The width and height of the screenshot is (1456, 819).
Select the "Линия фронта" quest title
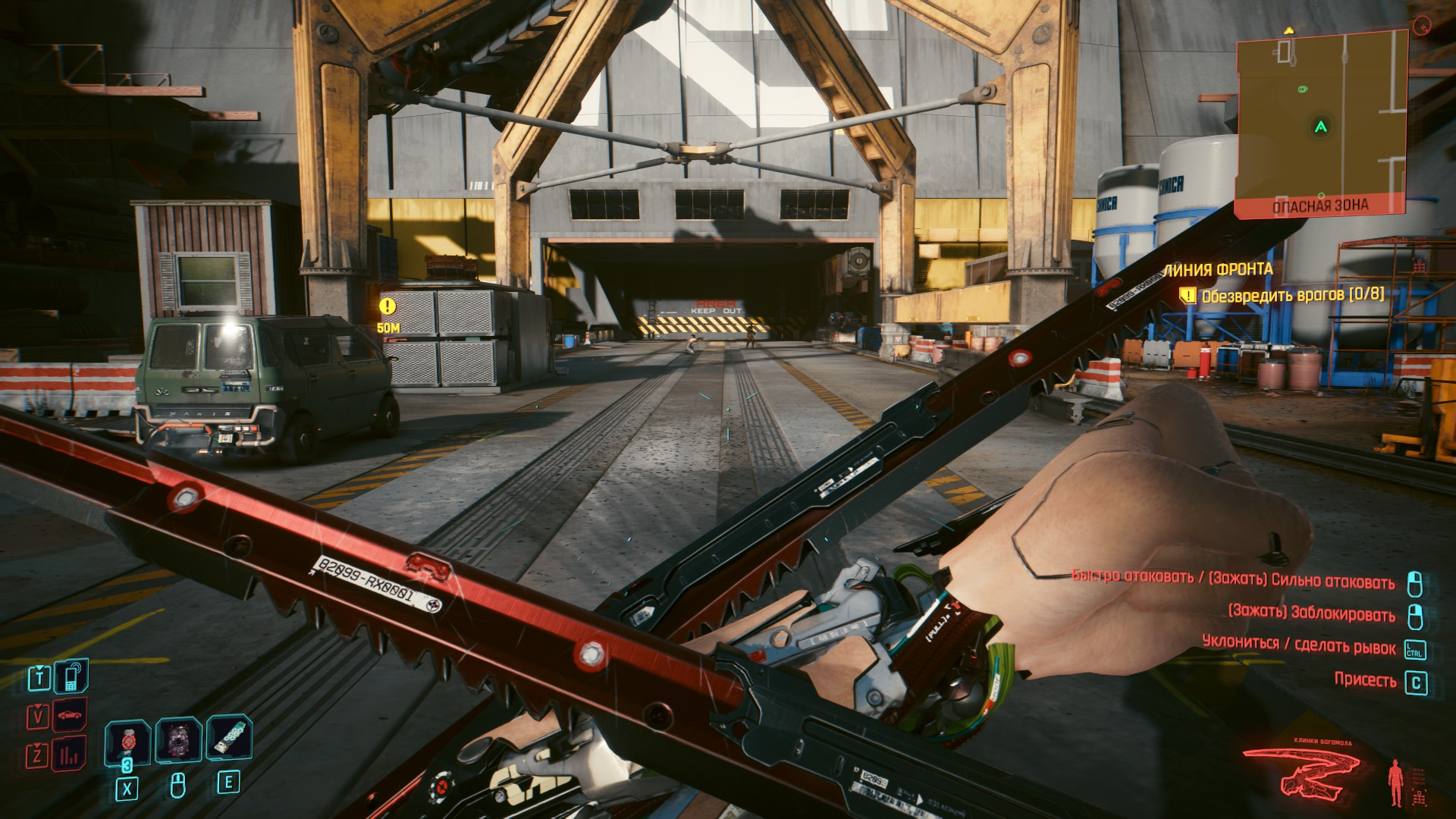pos(1219,270)
